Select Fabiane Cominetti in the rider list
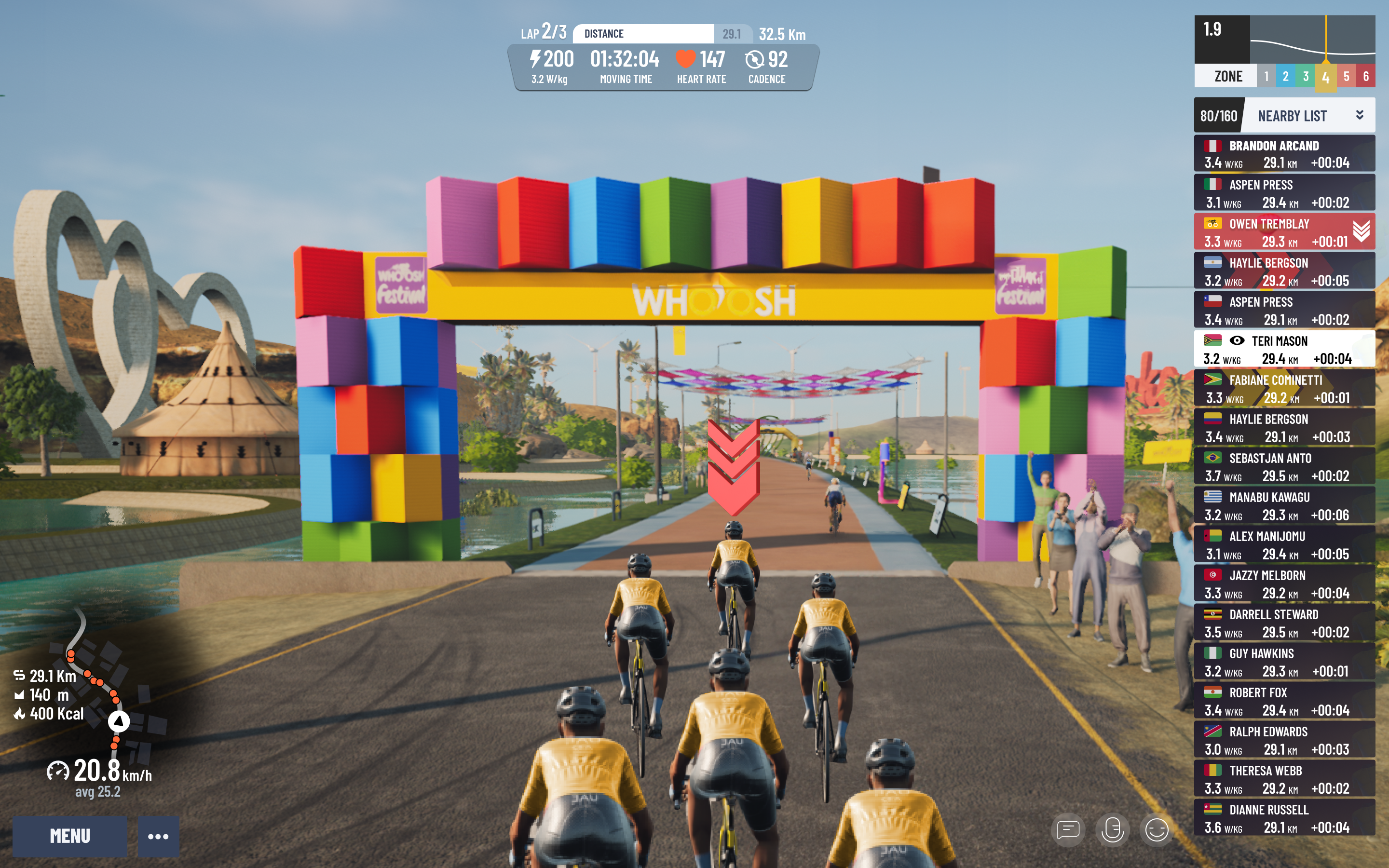 (x=1284, y=388)
